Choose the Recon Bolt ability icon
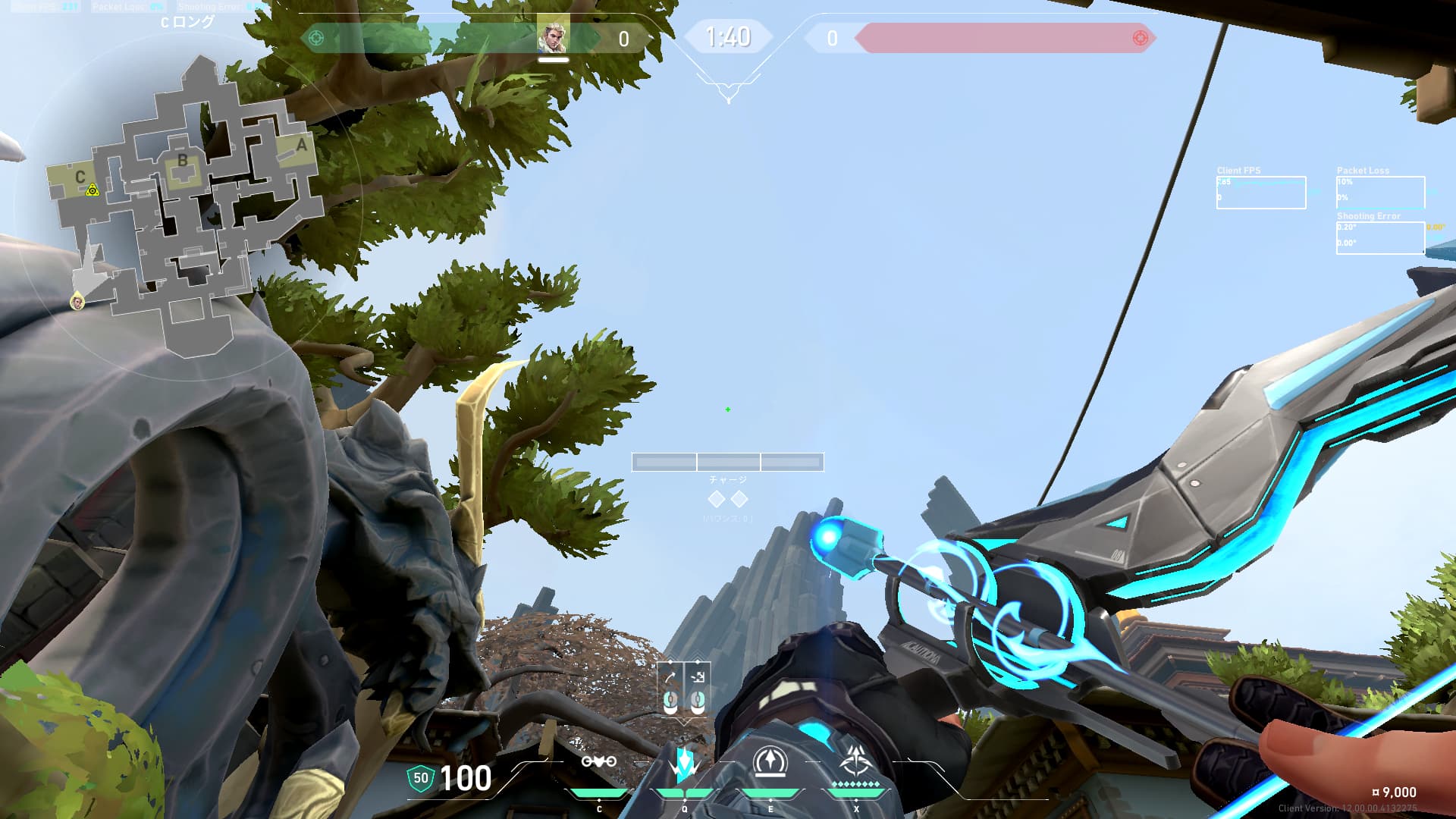The height and width of the screenshot is (819, 1456). pyautogui.click(x=770, y=762)
